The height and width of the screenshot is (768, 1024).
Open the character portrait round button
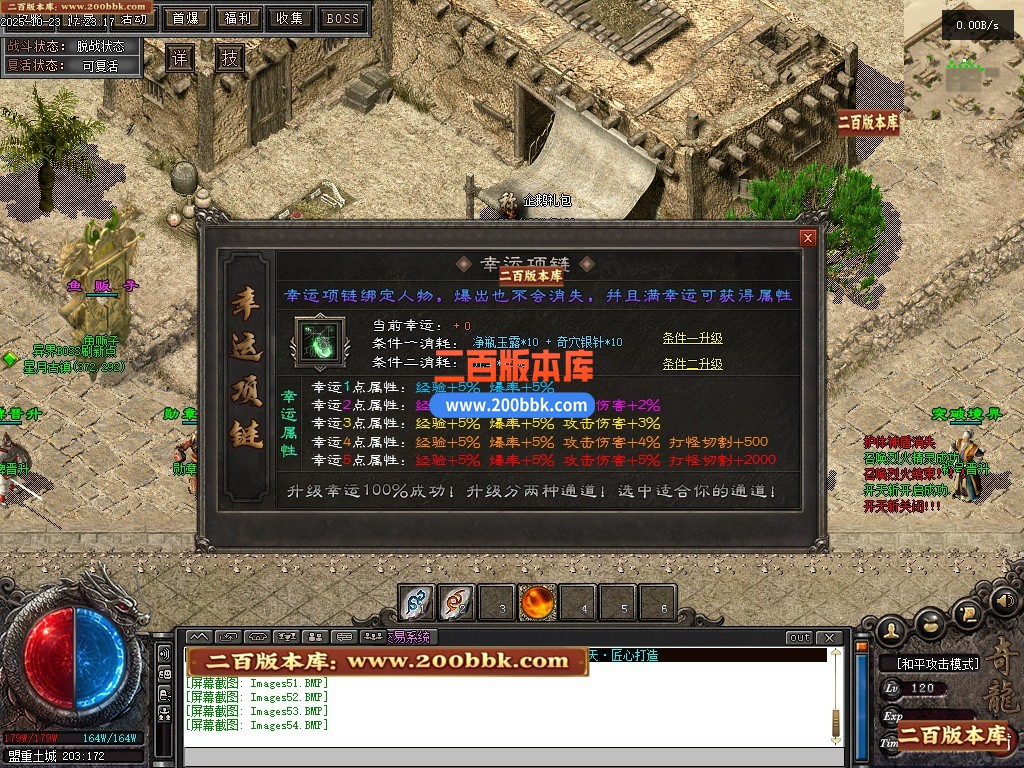(893, 629)
